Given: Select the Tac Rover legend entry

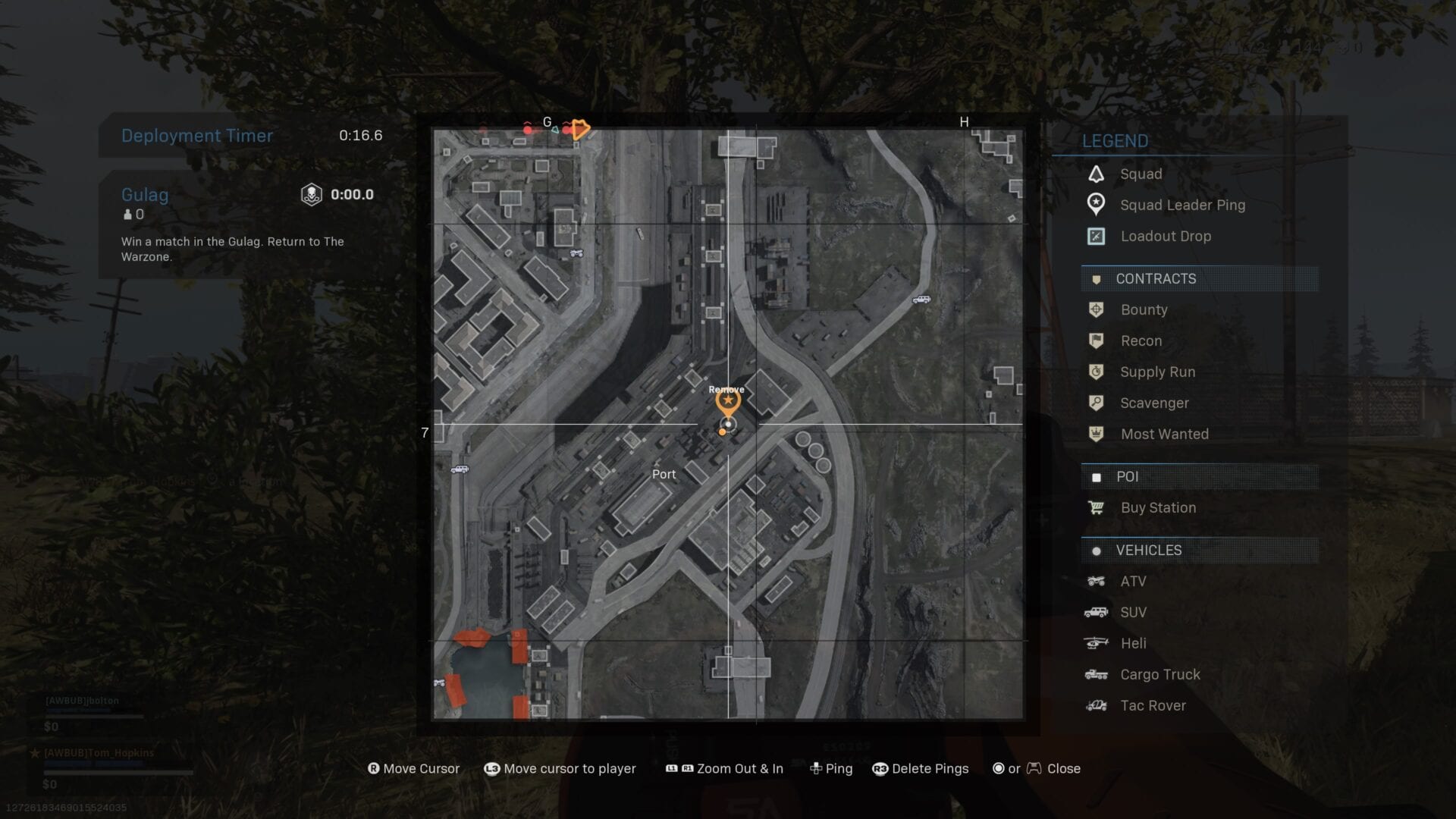Looking at the screenshot, I should coord(1153,705).
